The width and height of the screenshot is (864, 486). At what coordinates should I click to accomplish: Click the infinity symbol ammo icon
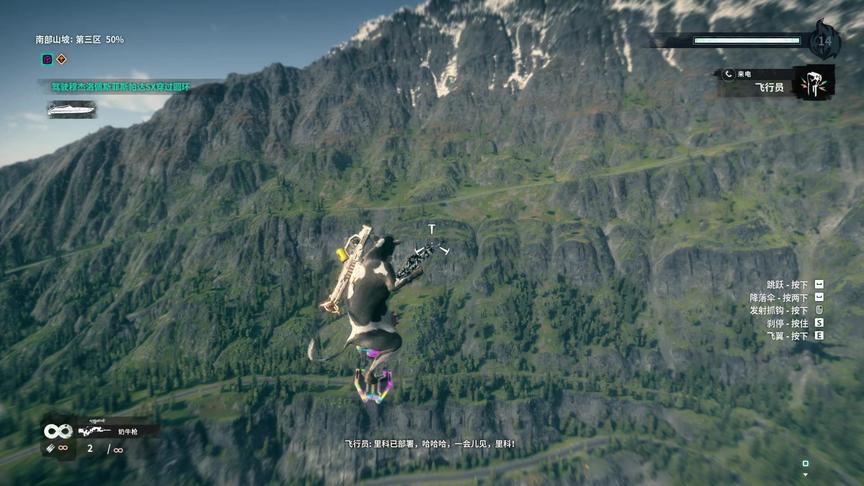pos(57,432)
